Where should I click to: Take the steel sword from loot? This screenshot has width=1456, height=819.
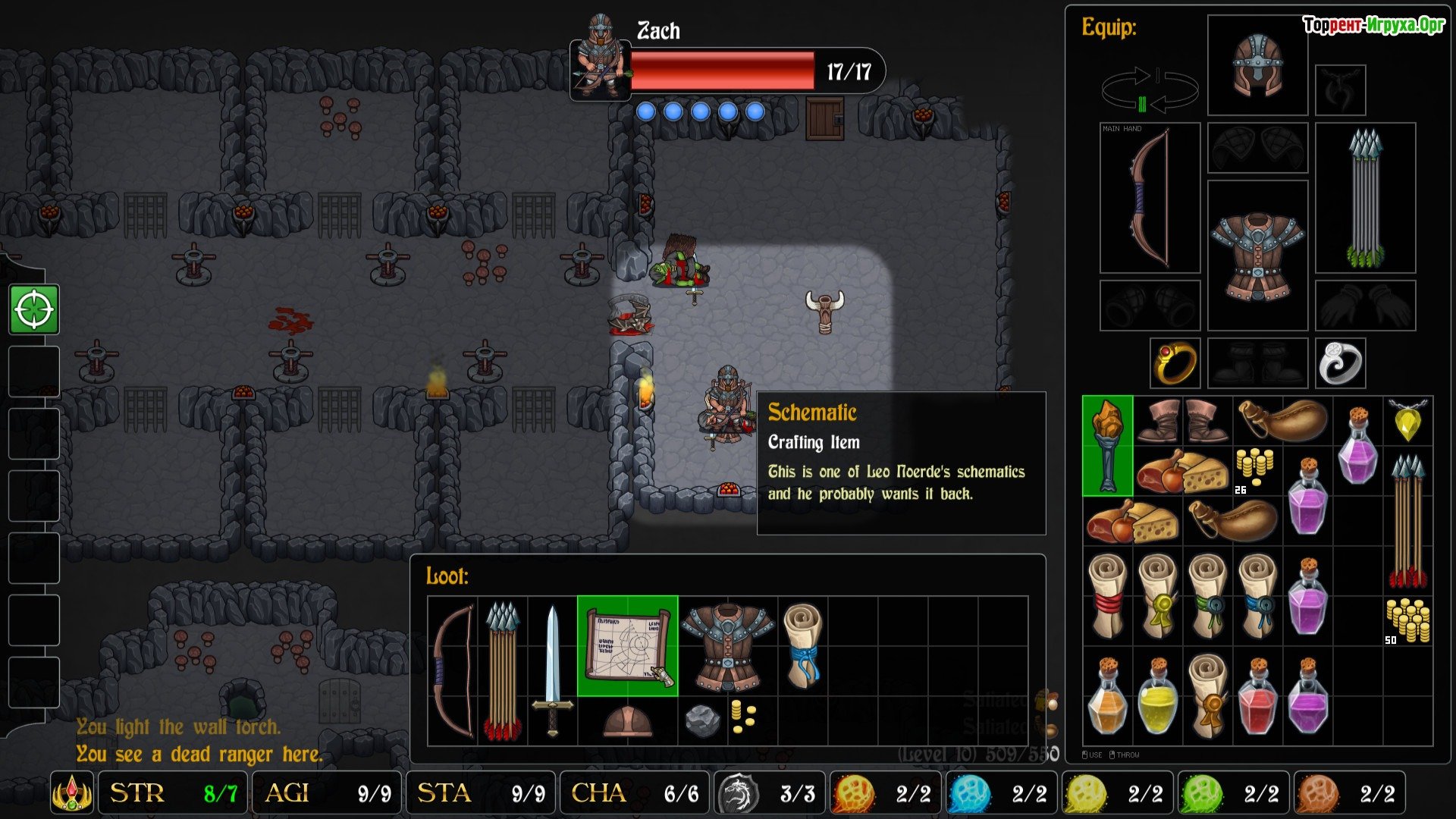[552, 669]
